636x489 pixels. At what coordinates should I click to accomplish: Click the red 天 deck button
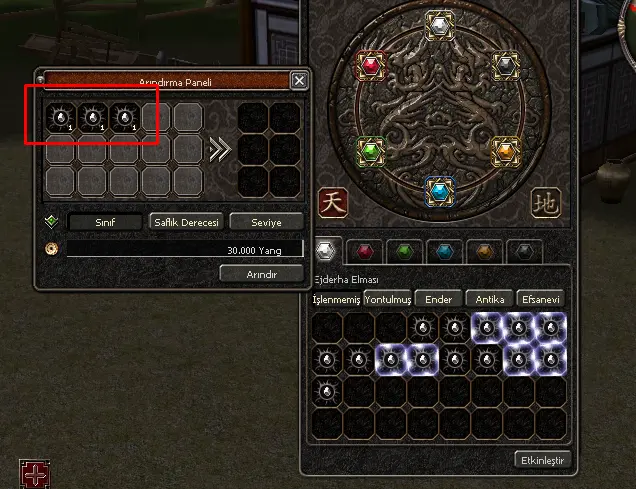pos(333,201)
